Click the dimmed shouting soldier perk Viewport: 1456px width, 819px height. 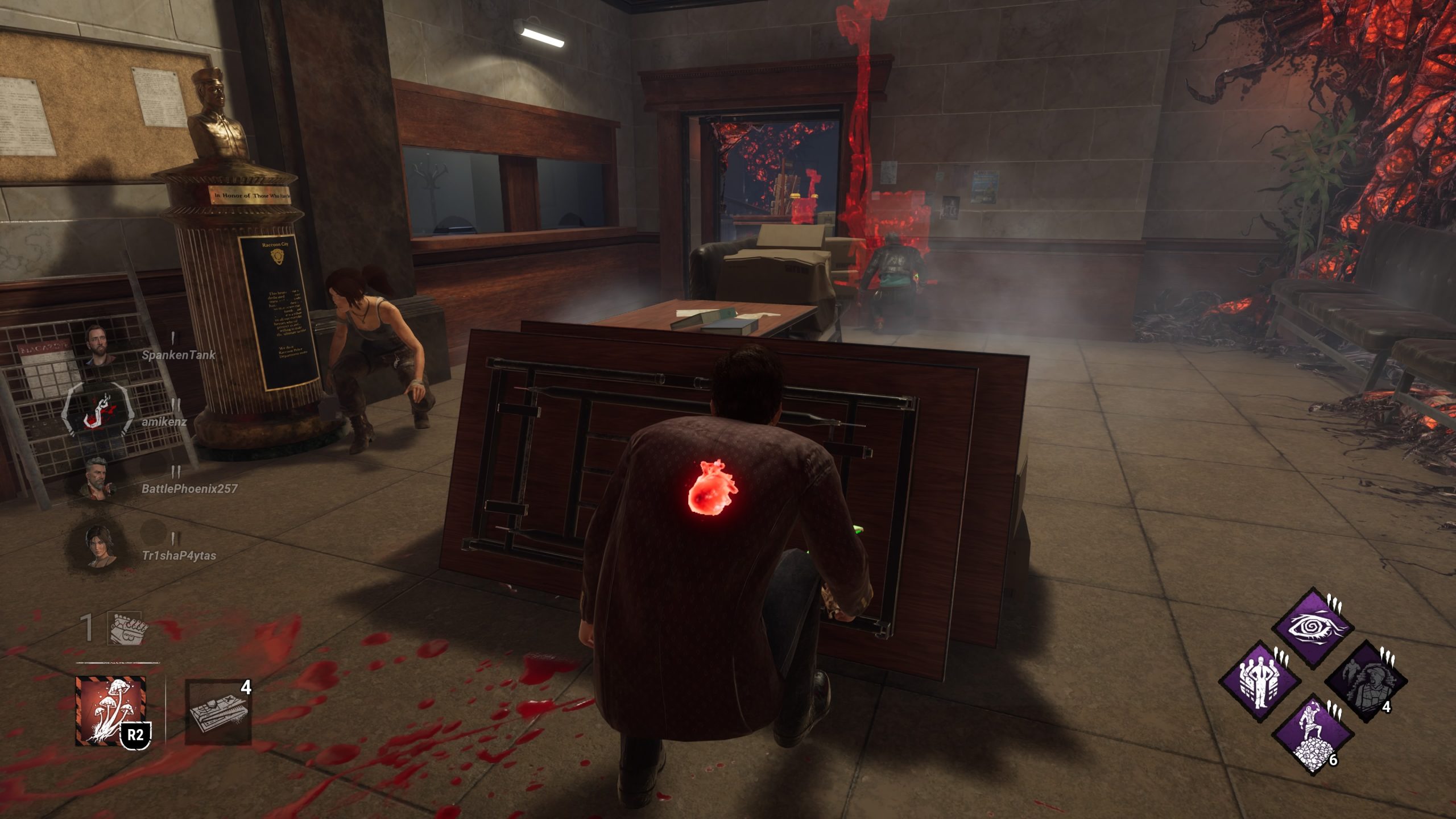(1366, 682)
